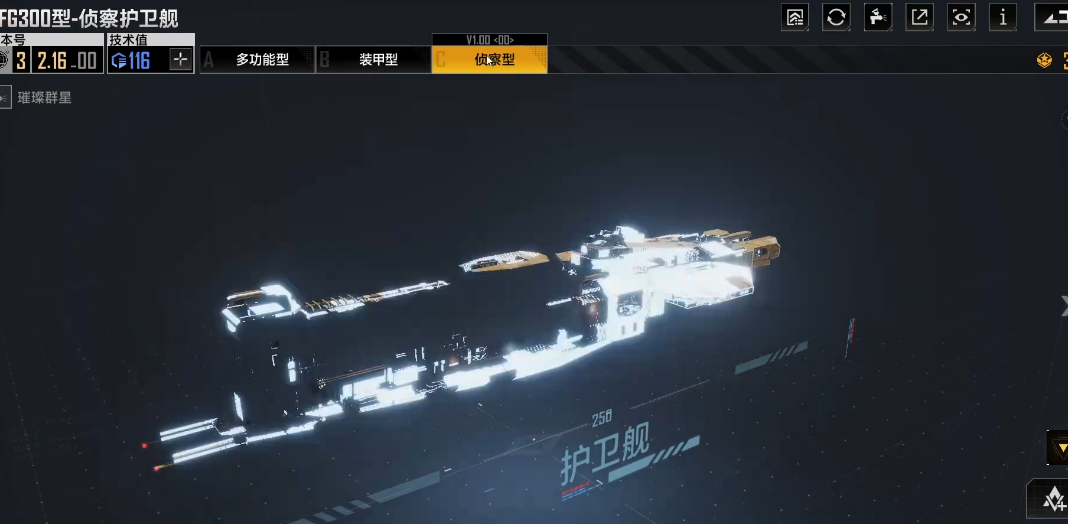
Task: Choose the C 侦察型 variant tab
Action: pyautogui.click(x=490, y=60)
